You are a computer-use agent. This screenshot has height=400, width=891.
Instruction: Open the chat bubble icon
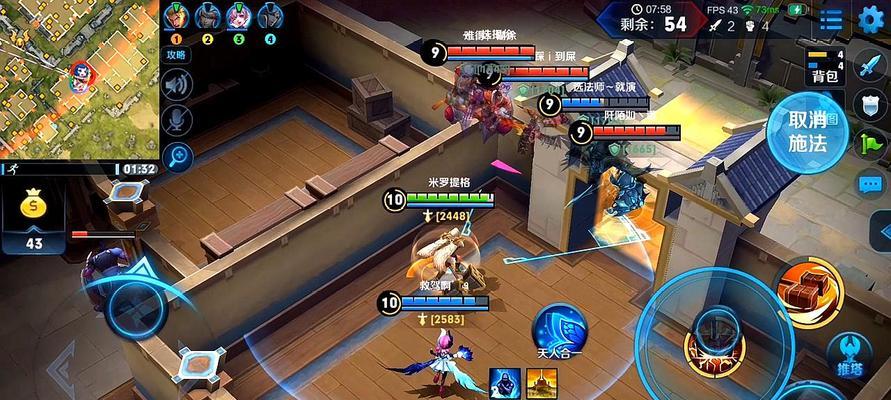(869, 183)
